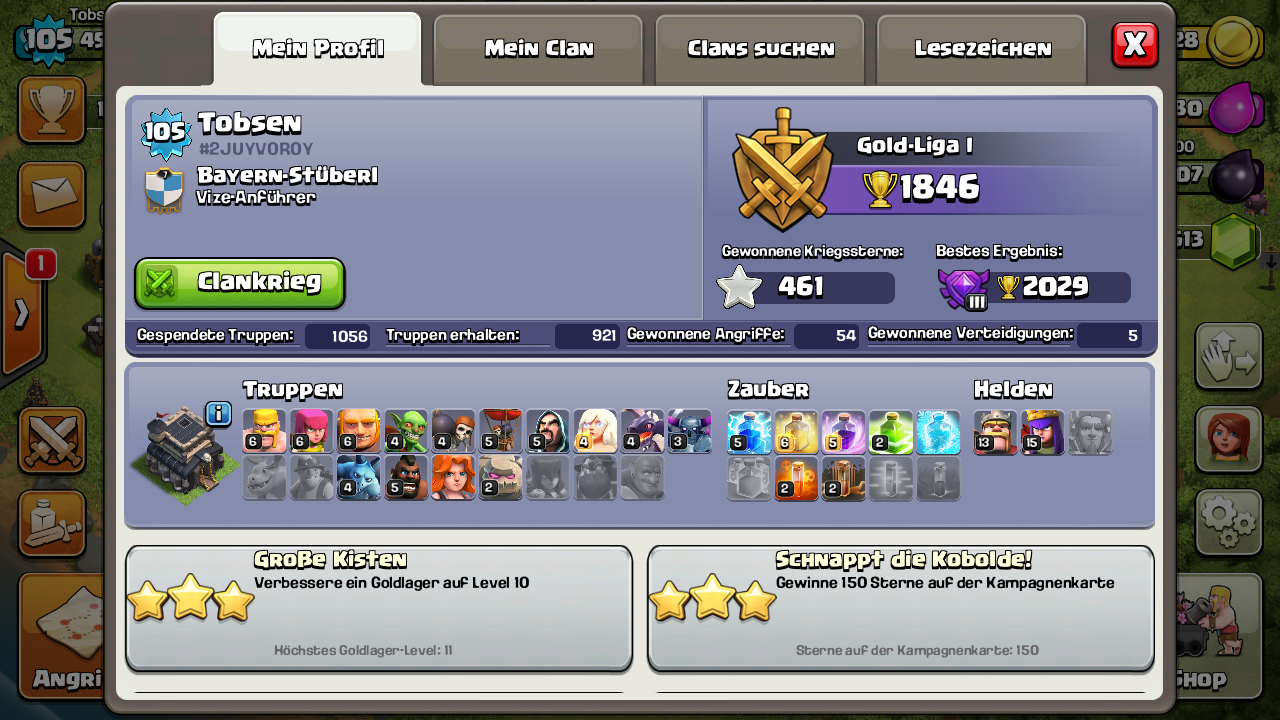Pick the Barbarian King hero icon
Screen dimensions: 1280x720
coord(995,431)
